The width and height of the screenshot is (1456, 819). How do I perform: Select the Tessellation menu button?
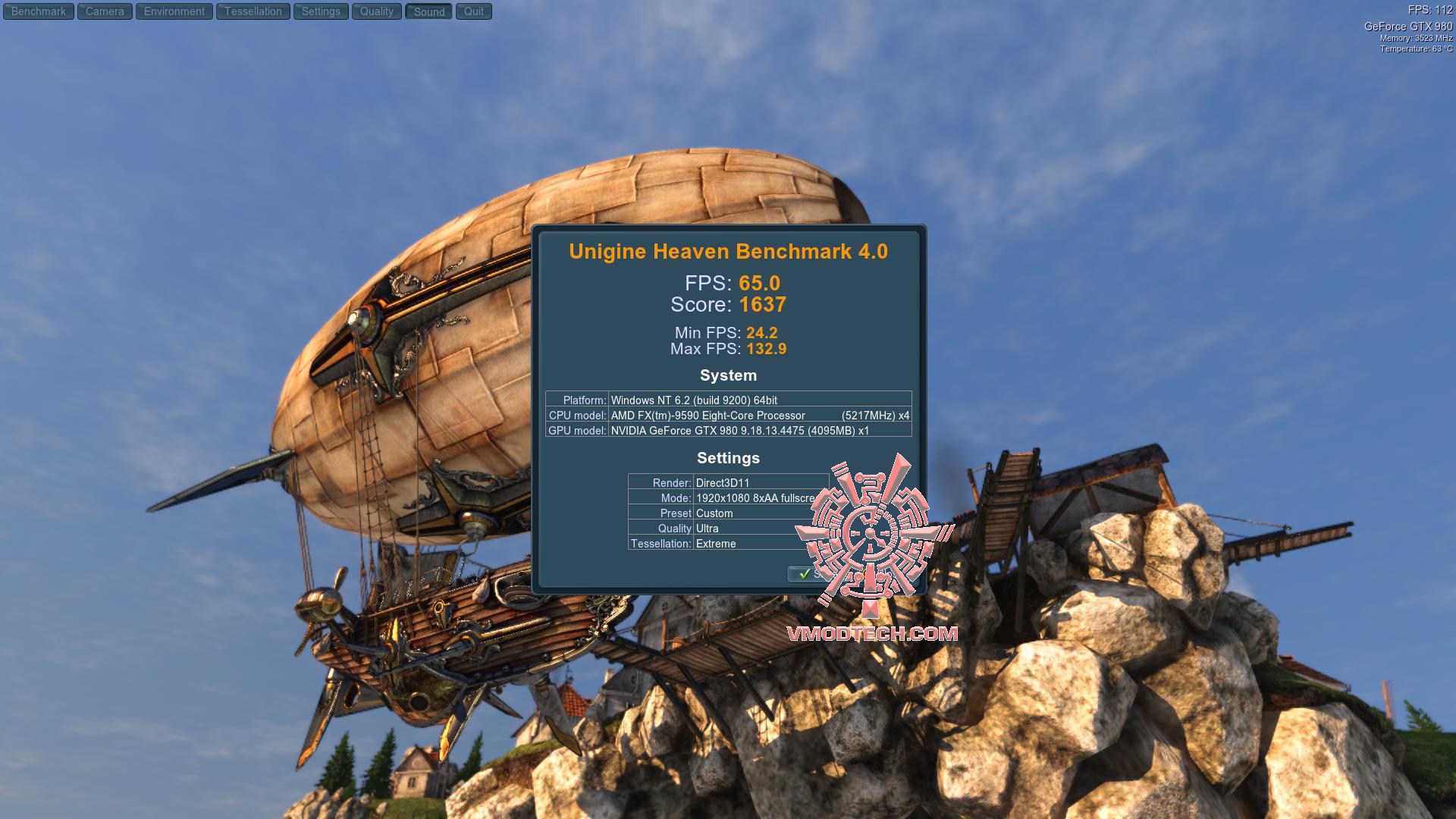pos(253,11)
